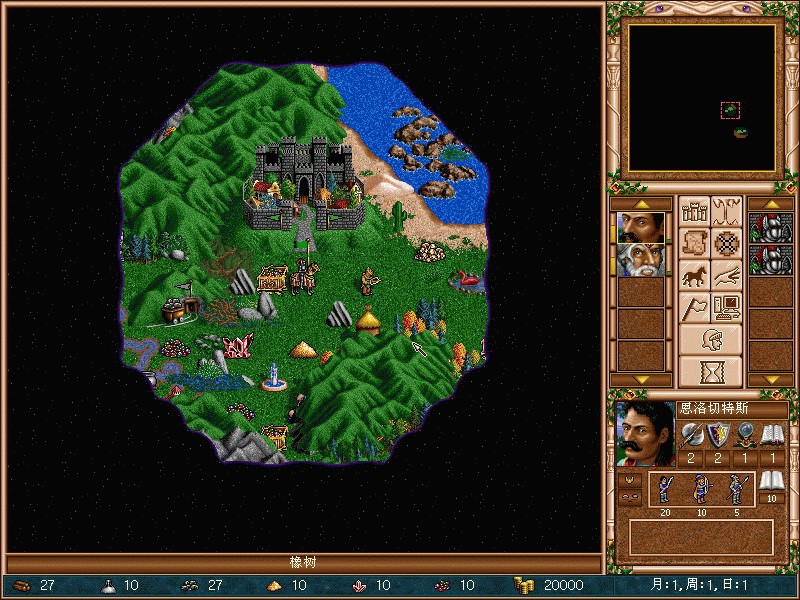Open the flag button
Image resolution: width=800 pixels, height=600 pixels.
click(x=694, y=307)
